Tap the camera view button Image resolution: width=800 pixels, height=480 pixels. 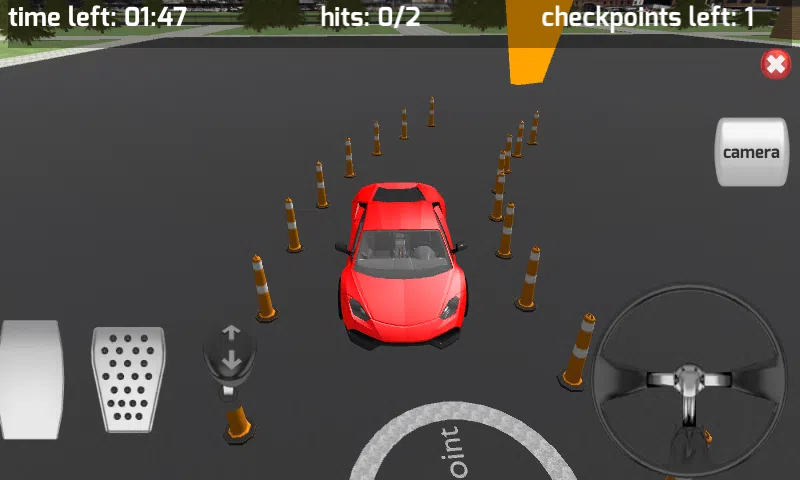tap(751, 152)
